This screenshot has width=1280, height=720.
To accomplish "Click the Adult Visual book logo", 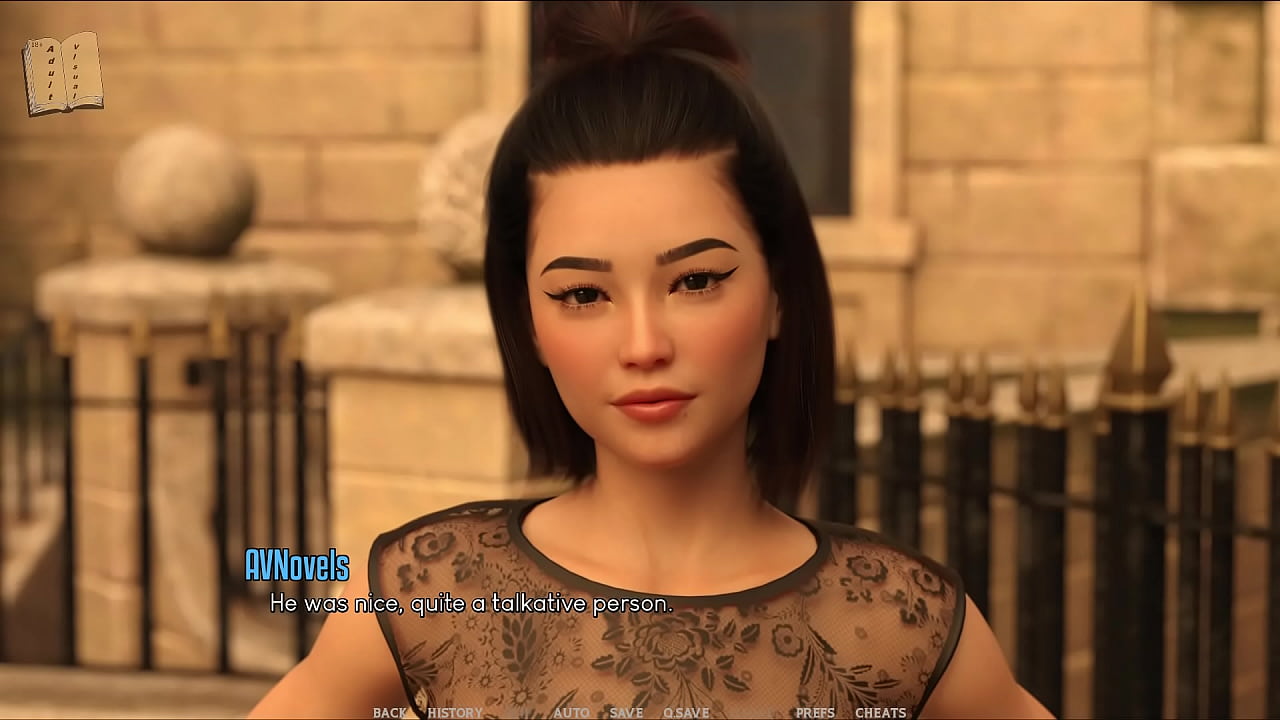I will (62, 73).
